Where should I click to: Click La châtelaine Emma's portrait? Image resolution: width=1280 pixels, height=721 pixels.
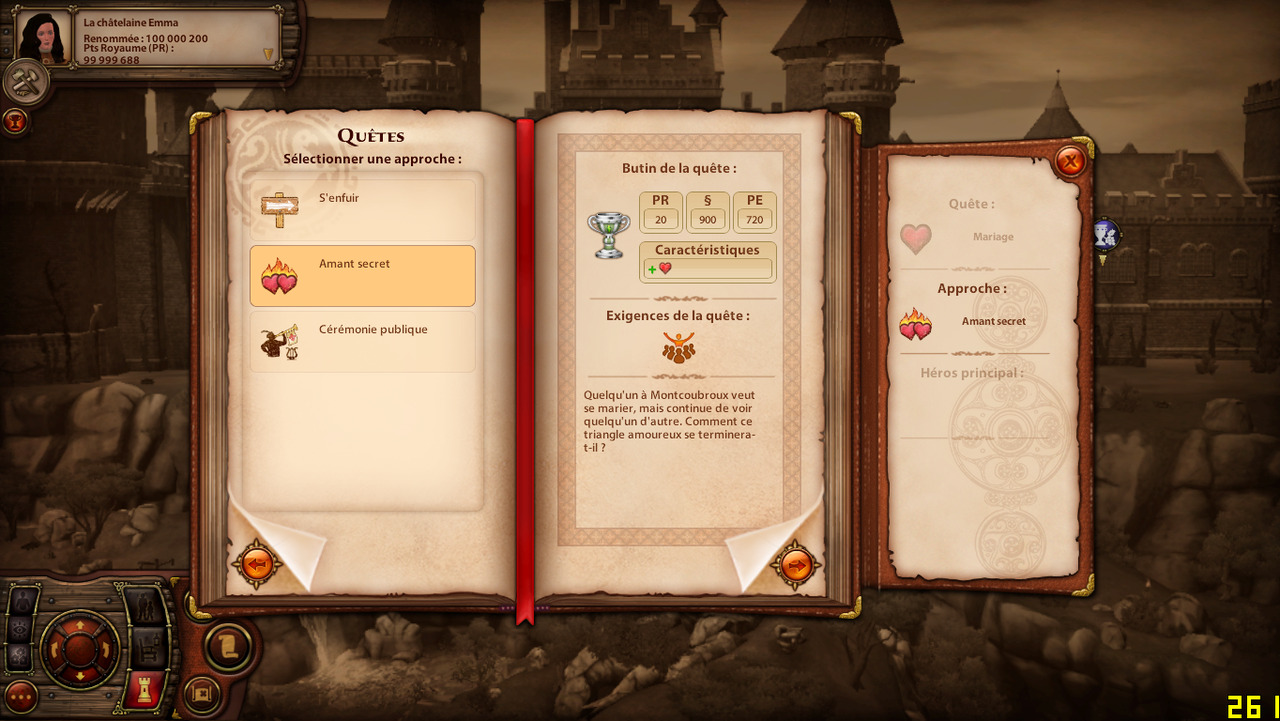[x=44, y=38]
